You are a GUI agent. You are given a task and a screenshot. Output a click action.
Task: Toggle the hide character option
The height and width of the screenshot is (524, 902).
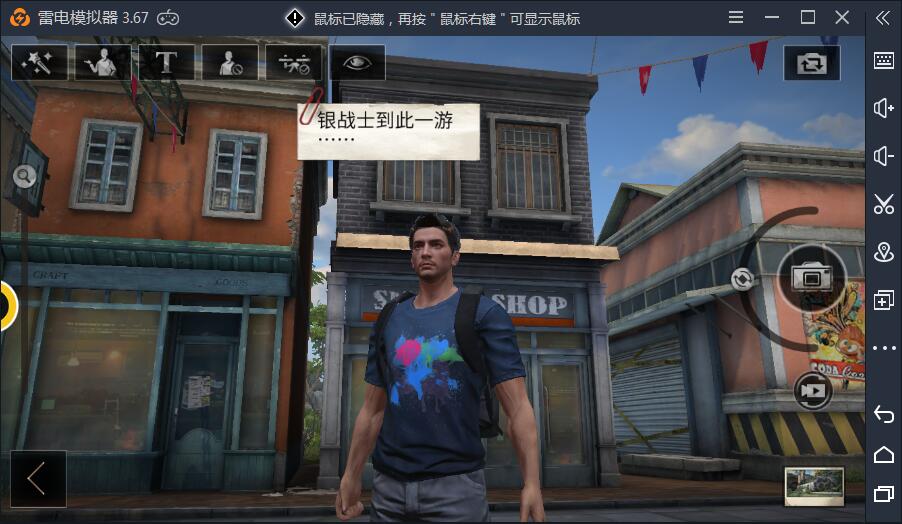tap(230, 62)
